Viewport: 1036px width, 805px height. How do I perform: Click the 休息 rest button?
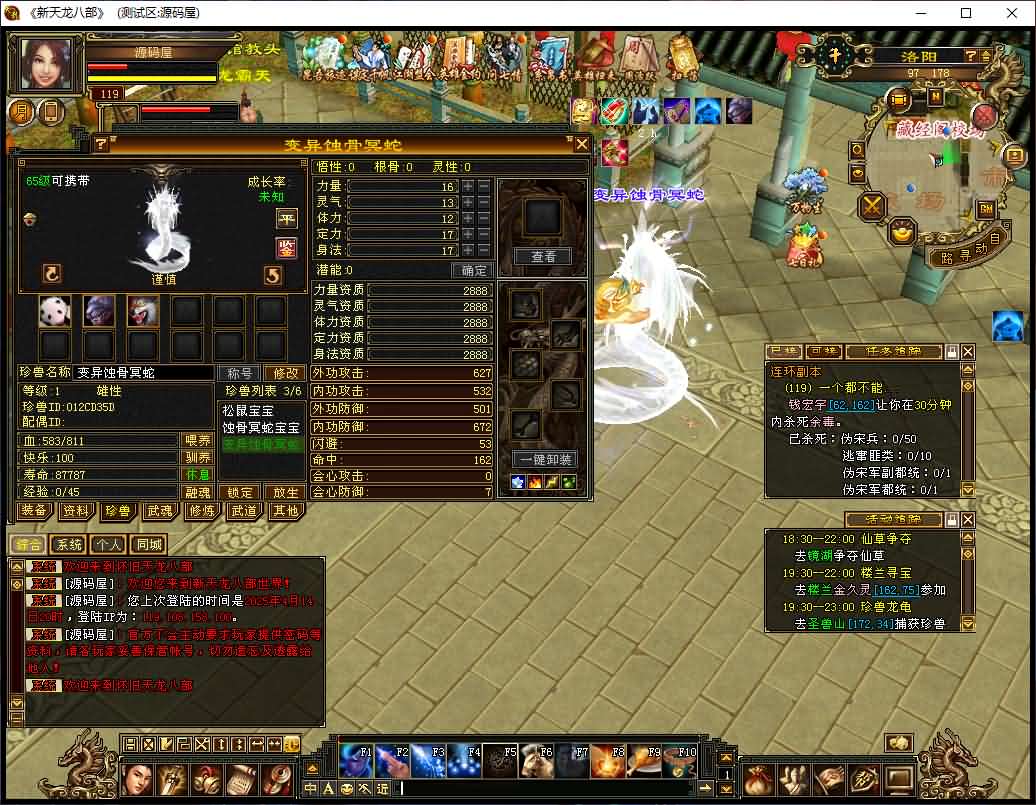[197, 474]
